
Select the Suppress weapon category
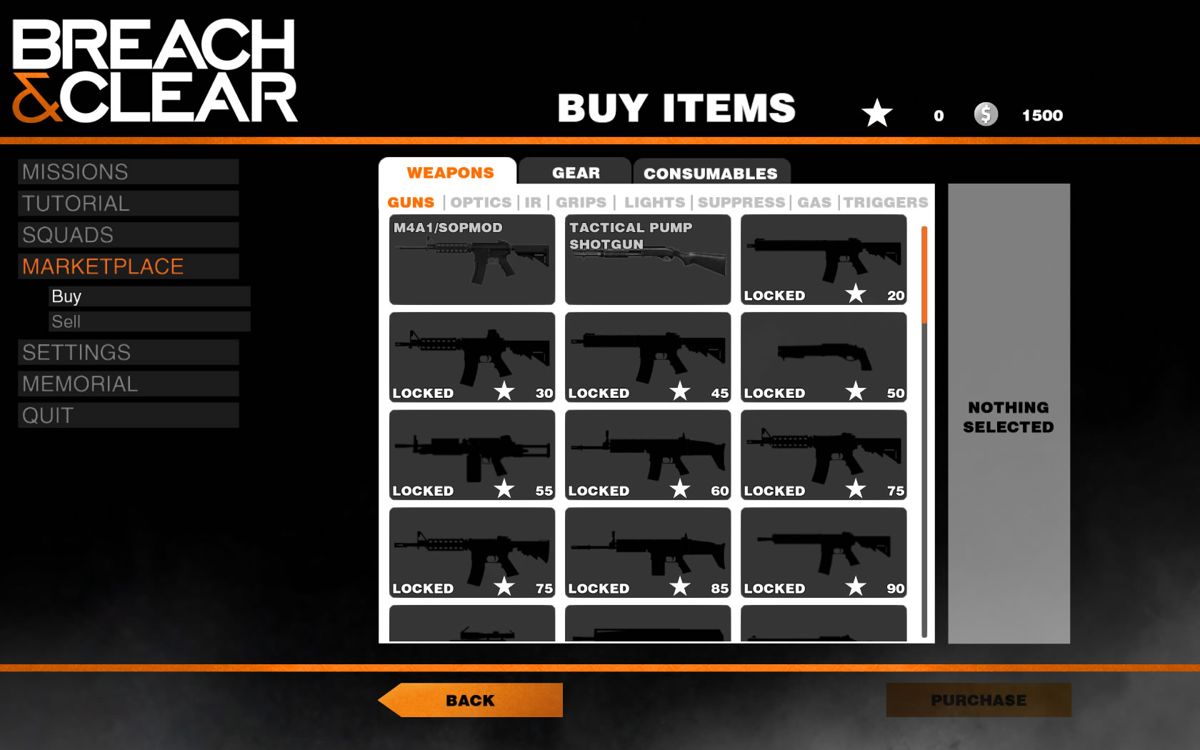click(741, 202)
